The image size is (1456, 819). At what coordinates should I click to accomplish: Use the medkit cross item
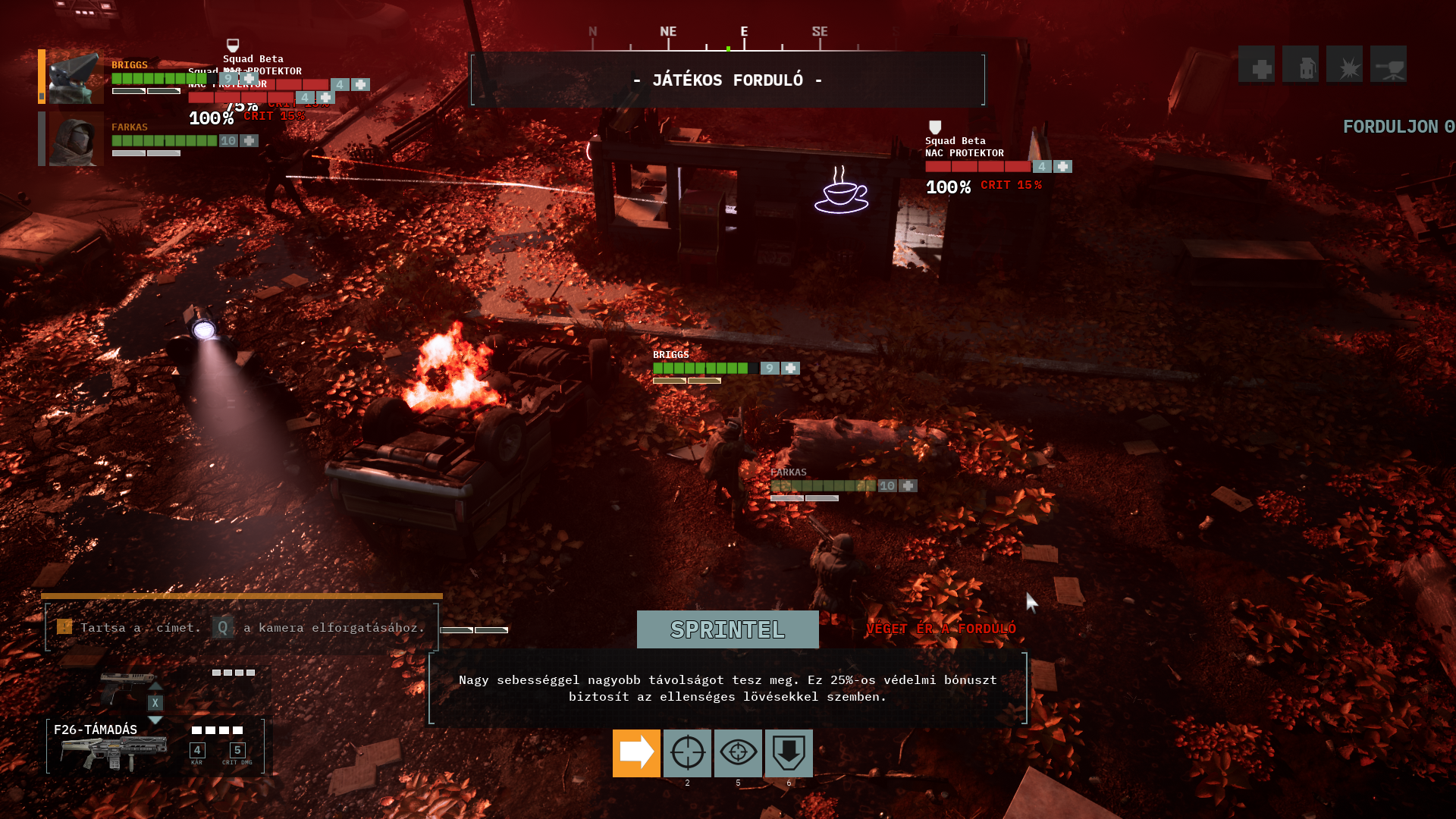1257,64
